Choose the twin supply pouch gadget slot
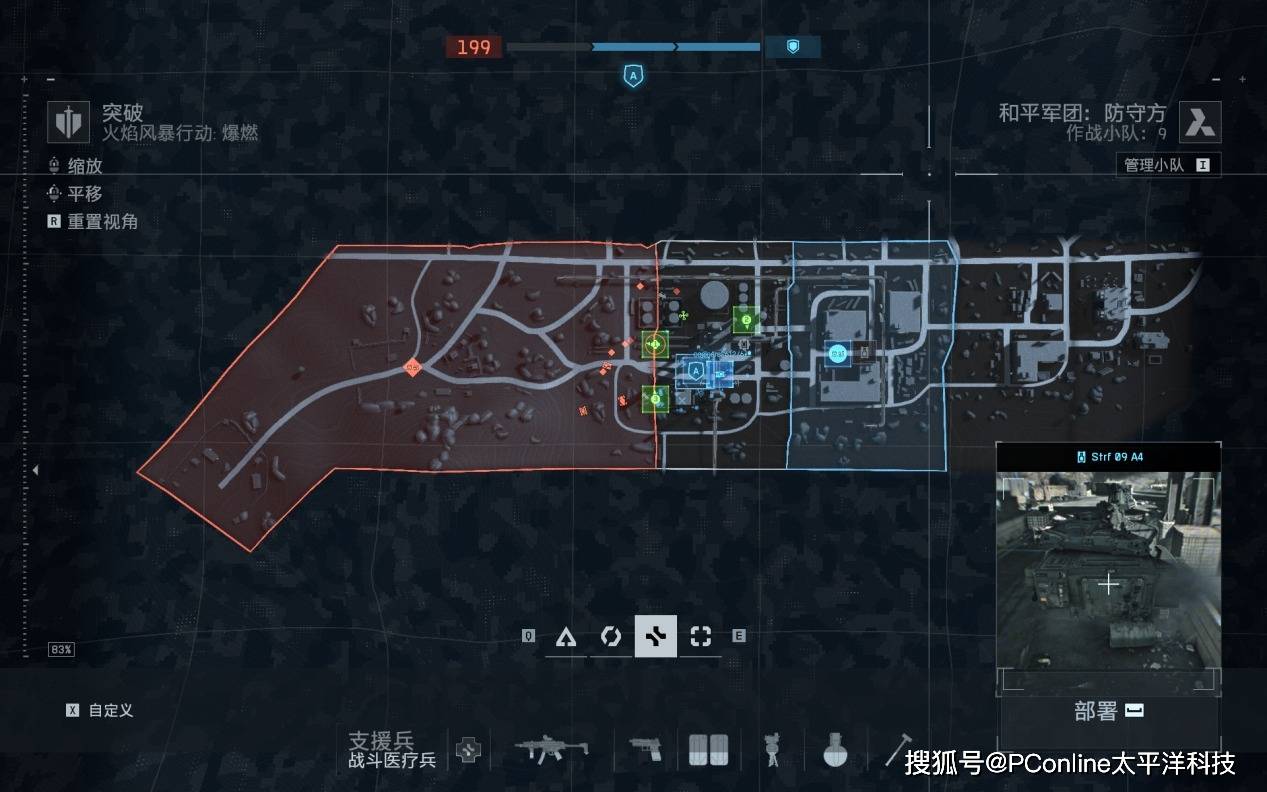The width and height of the screenshot is (1267, 792). 708,749
